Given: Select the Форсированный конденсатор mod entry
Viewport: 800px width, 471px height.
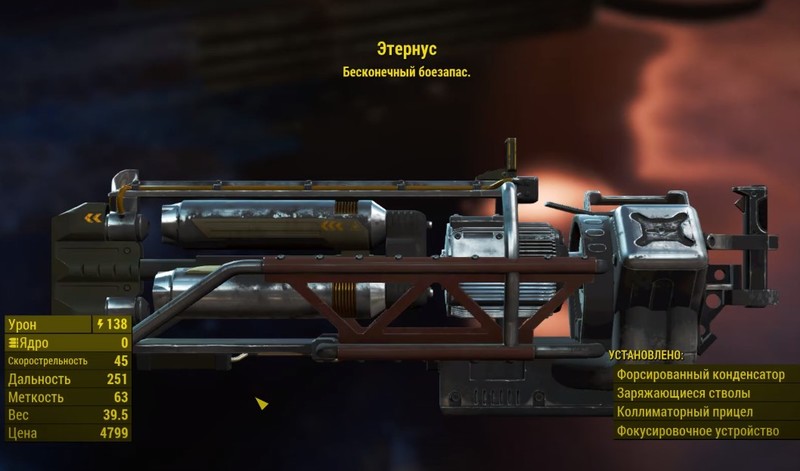Looking at the screenshot, I should (700, 374).
